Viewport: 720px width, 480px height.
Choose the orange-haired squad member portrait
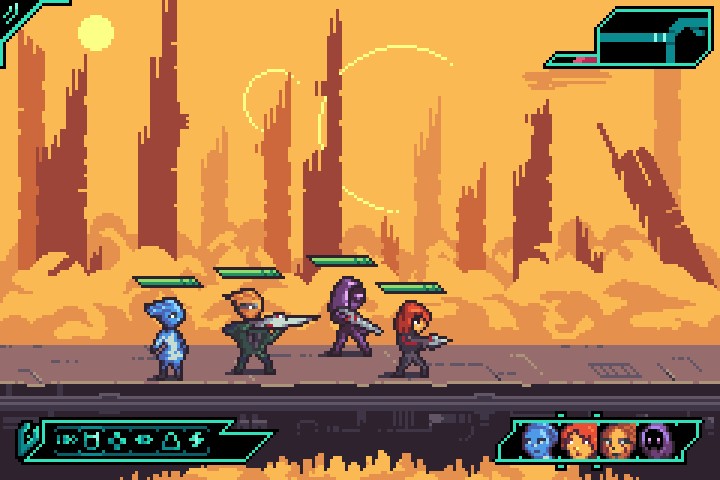[x=616, y=439]
